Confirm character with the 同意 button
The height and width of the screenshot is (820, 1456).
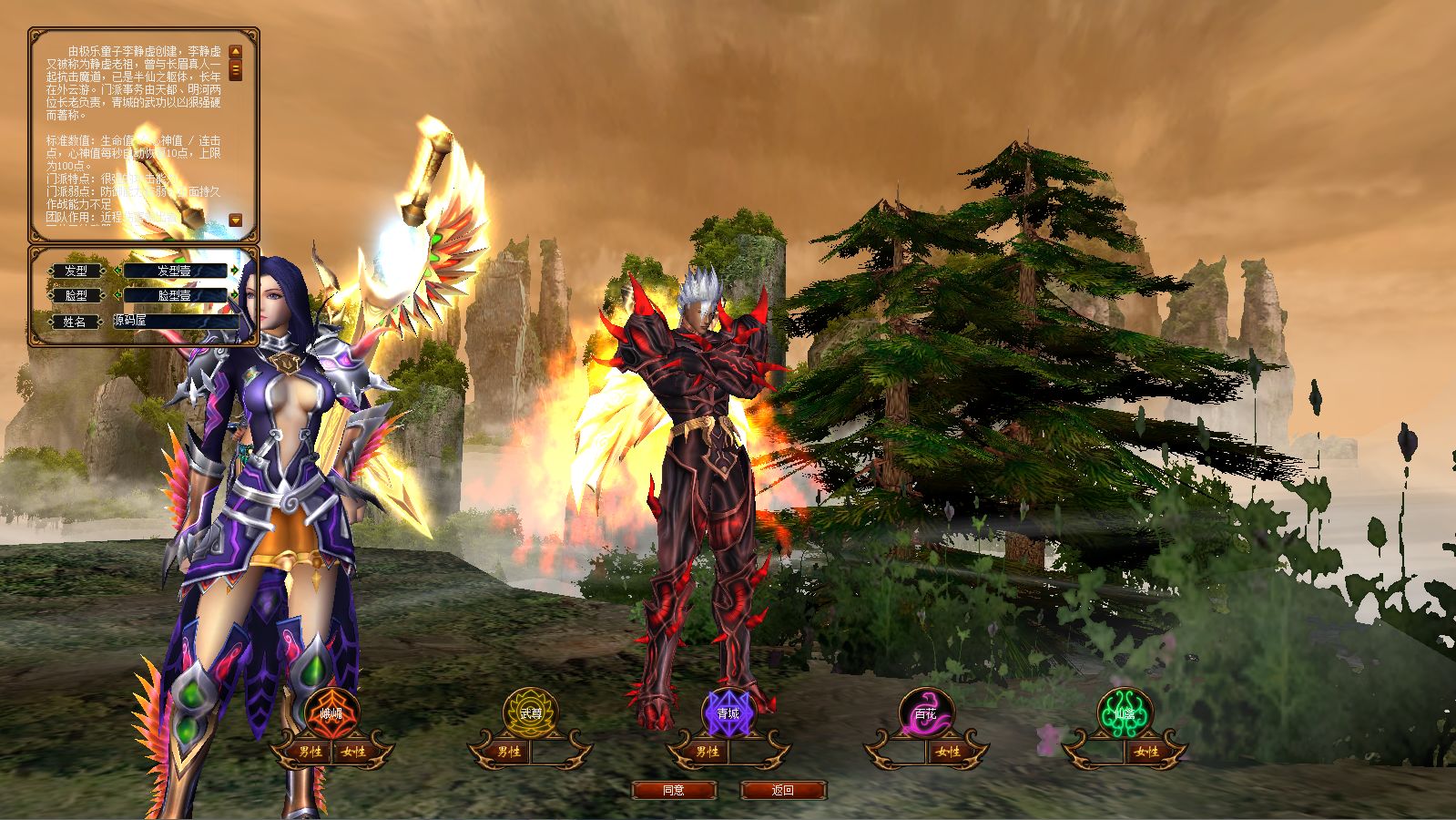point(674,790)
